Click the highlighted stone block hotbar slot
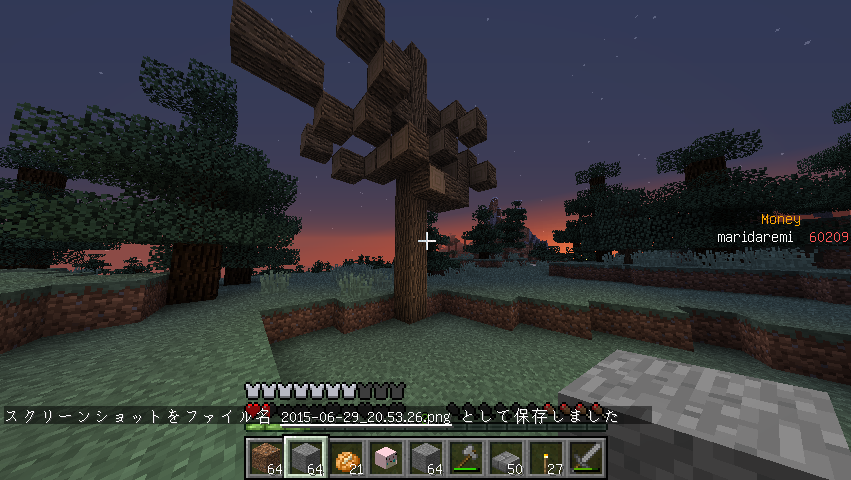This screenshot has width=851, height=480. click(304, 458)
